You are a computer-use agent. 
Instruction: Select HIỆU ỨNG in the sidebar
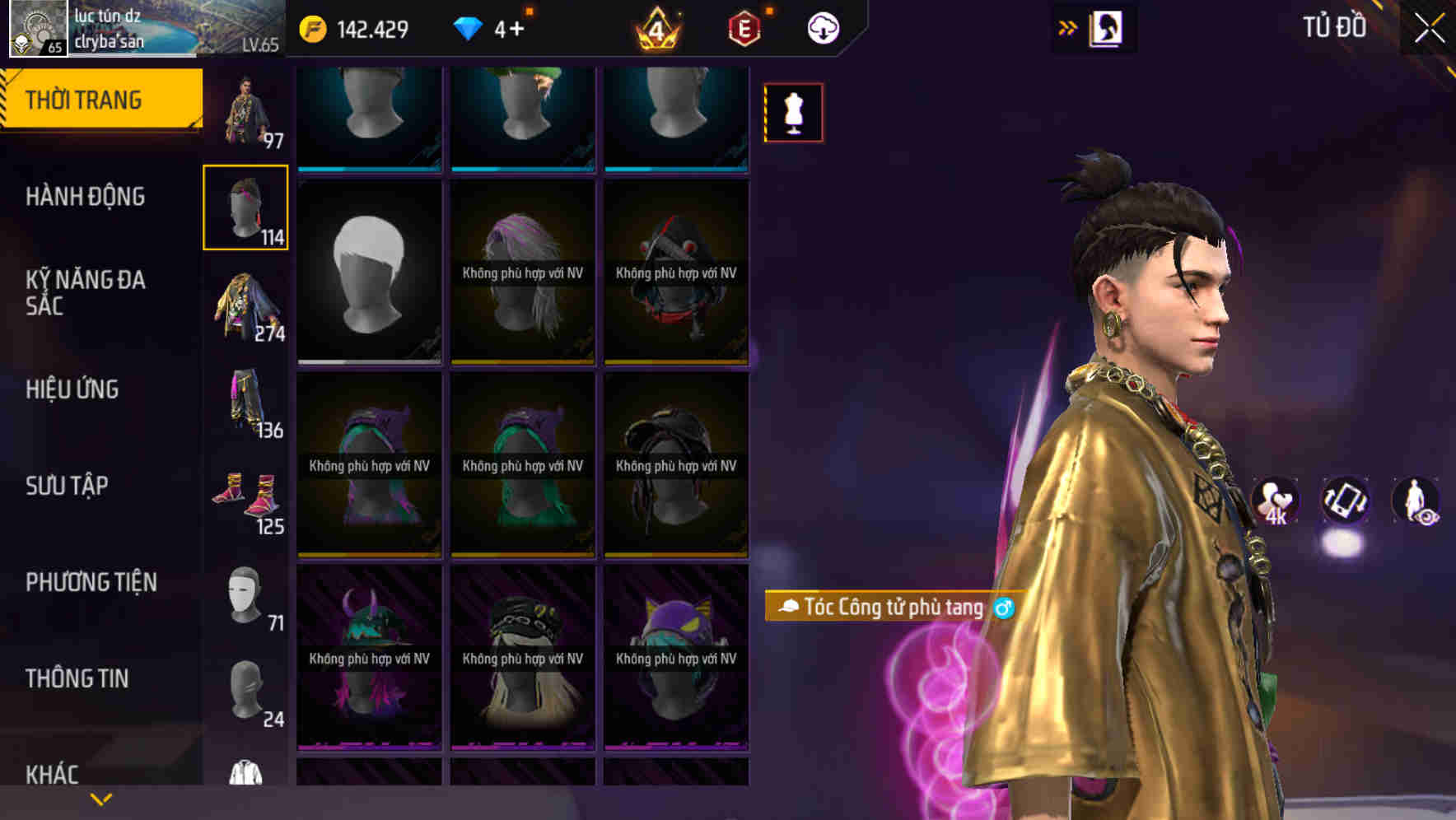click(74, 389)
